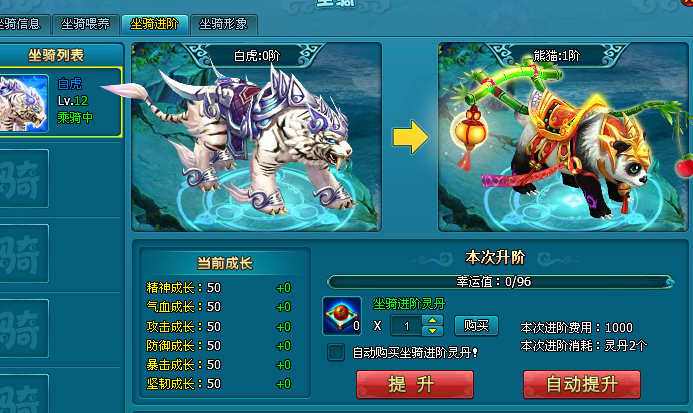Click the red 提升 button
The image size is (693, 413).
pos(415,385)
